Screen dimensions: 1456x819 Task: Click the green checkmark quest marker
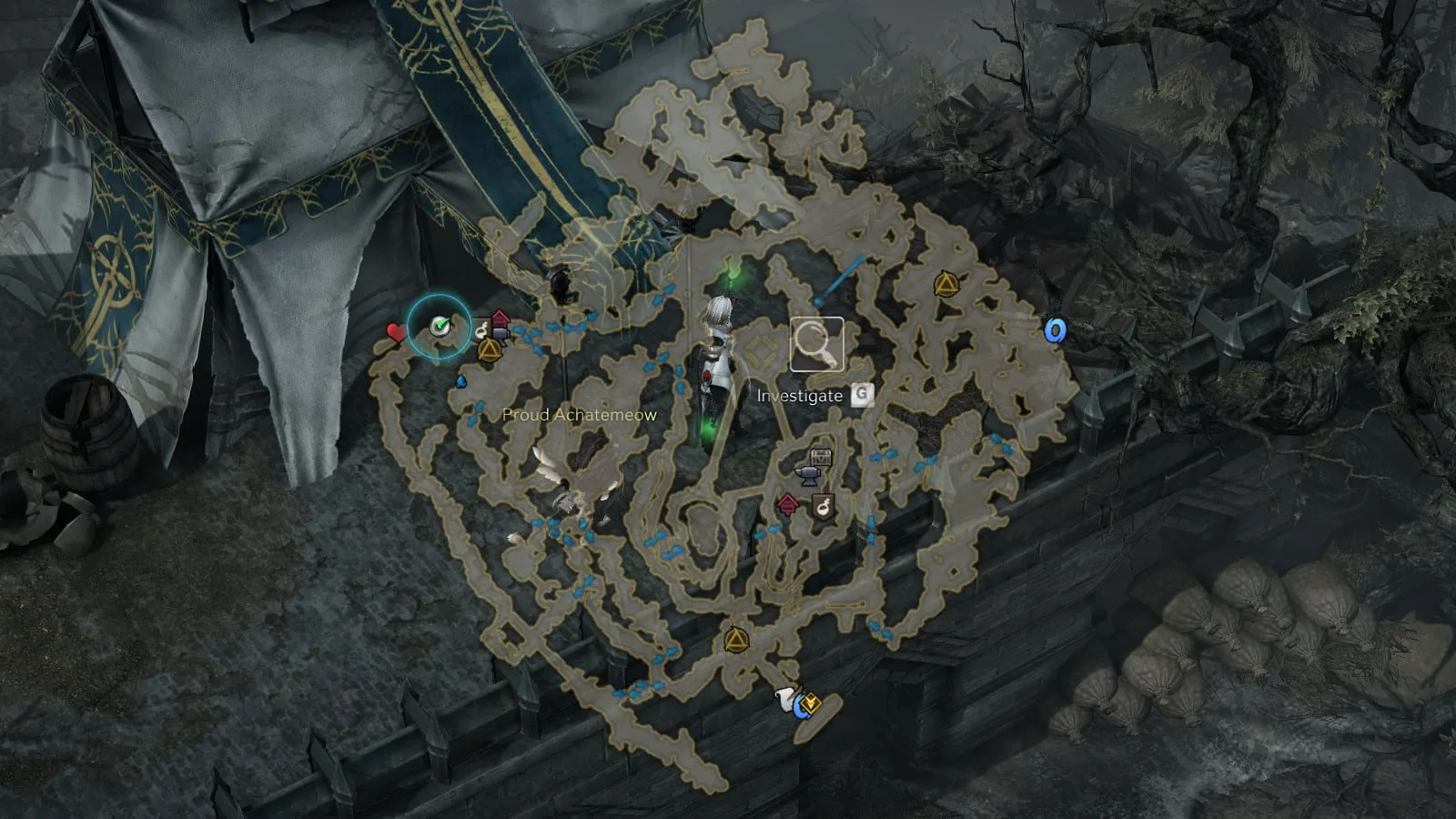point(440,325)
